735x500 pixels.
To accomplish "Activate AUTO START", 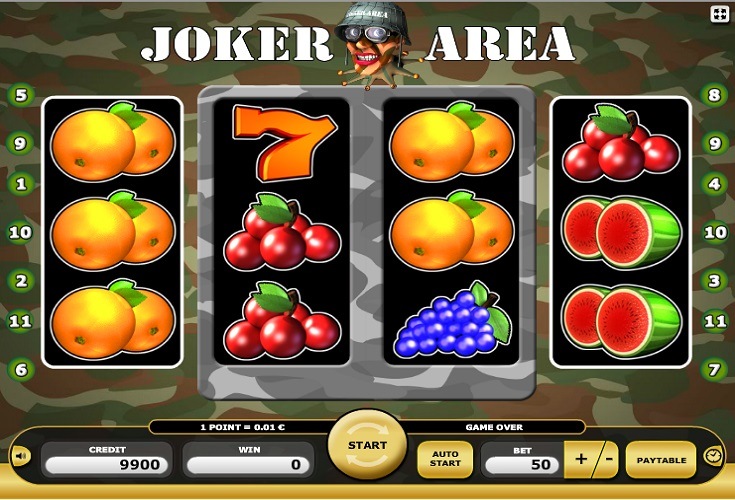I will (445, 460).
